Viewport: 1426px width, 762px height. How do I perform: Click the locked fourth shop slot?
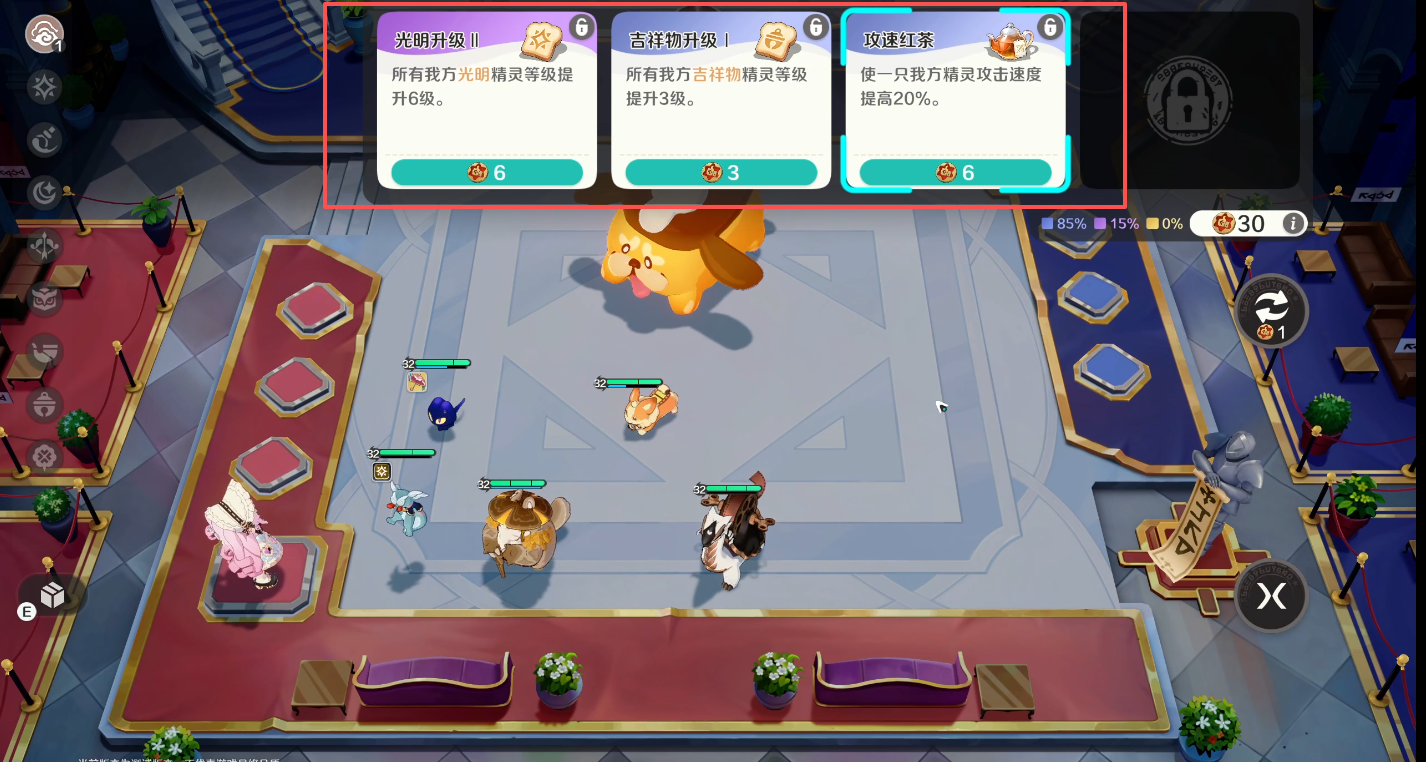(x=1188, y=99)
